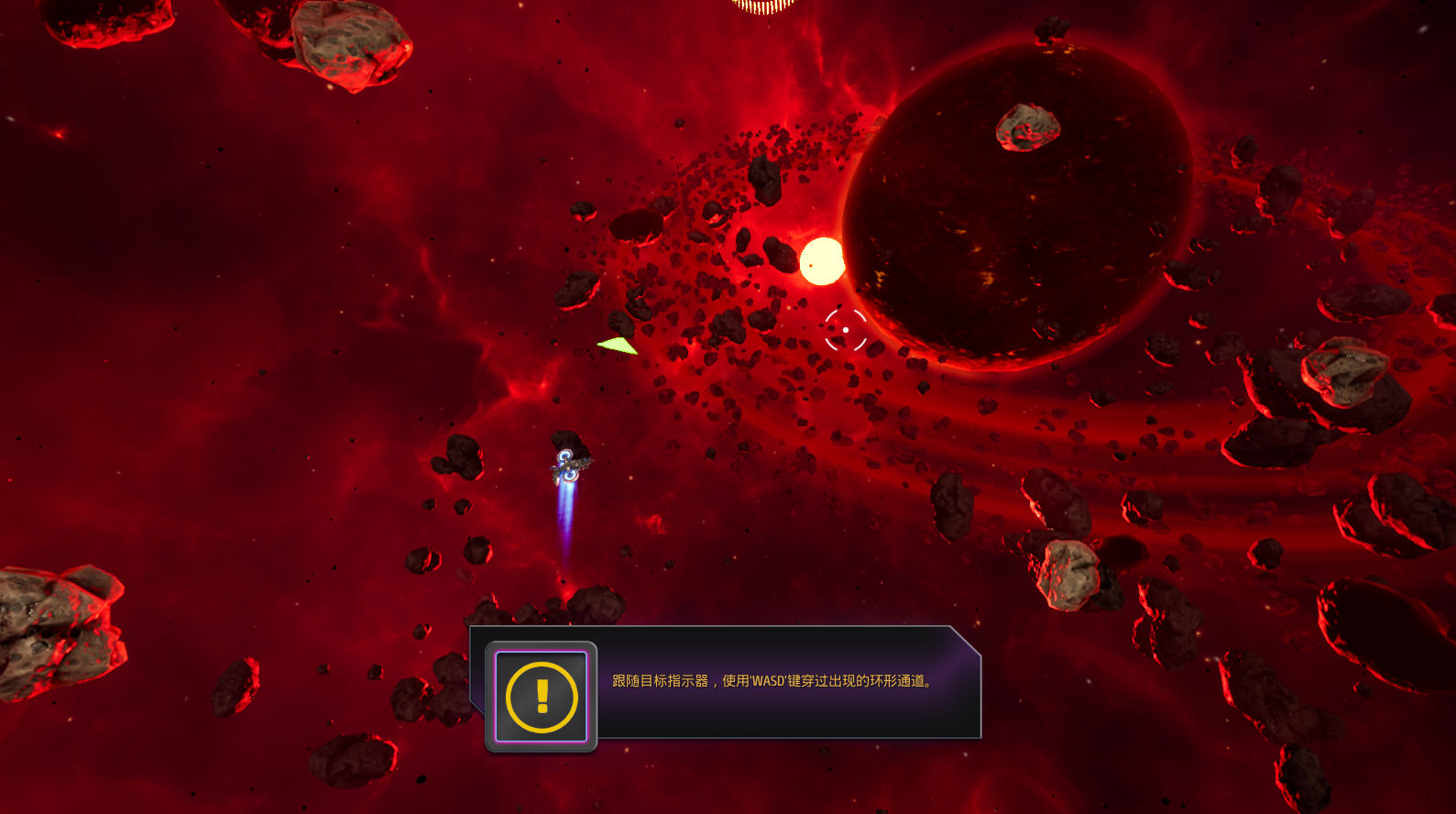Click the yellow exclamation tutorial icon
Screen dimensions: 1456x814
tap(542, 697)
